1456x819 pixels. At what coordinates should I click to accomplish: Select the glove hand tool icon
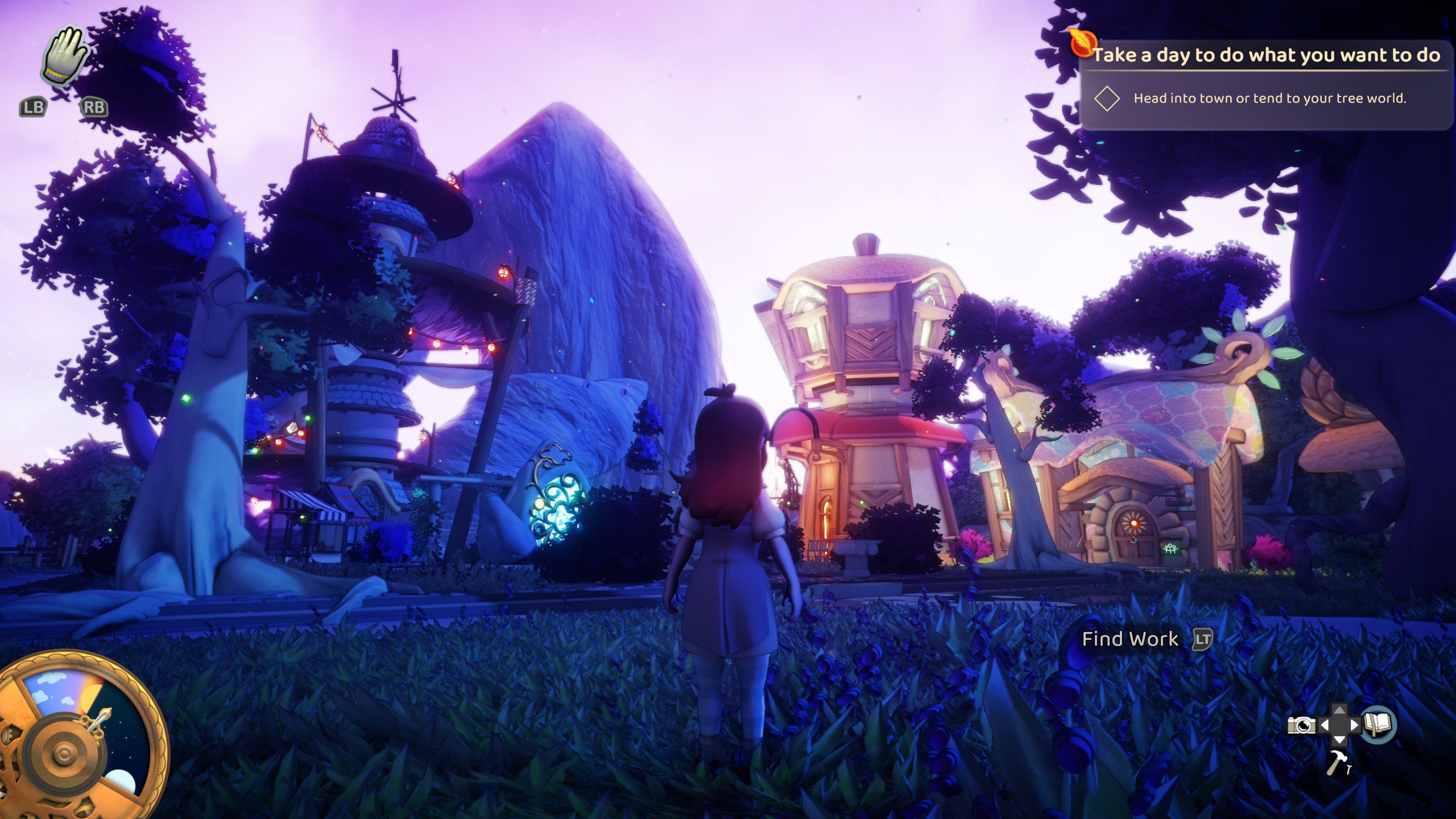[x=64, y=56]
